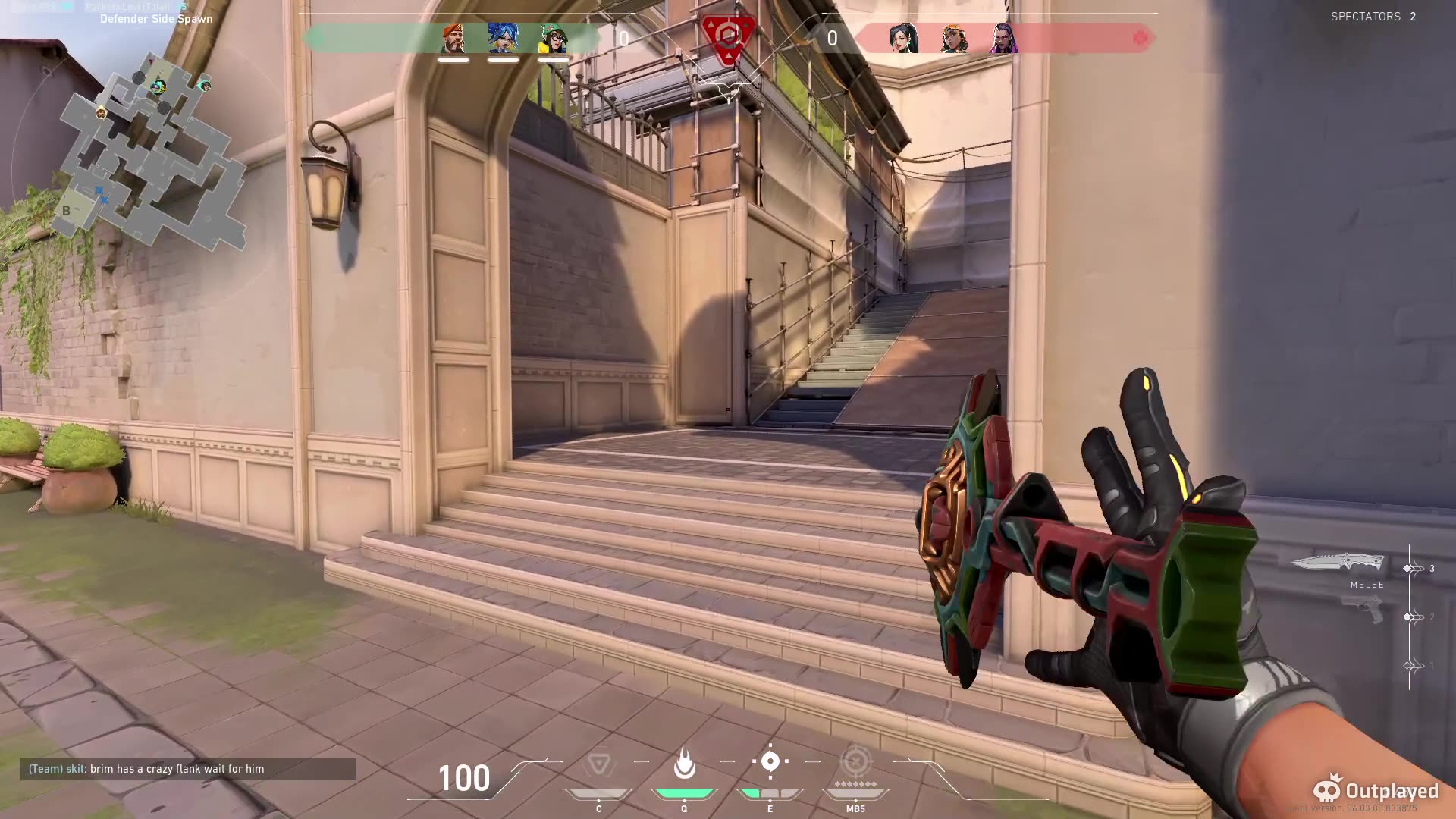The image size is (1456, 819).
Task: Click the rightmost enemy agent portrait
Action: point(1005,39)
